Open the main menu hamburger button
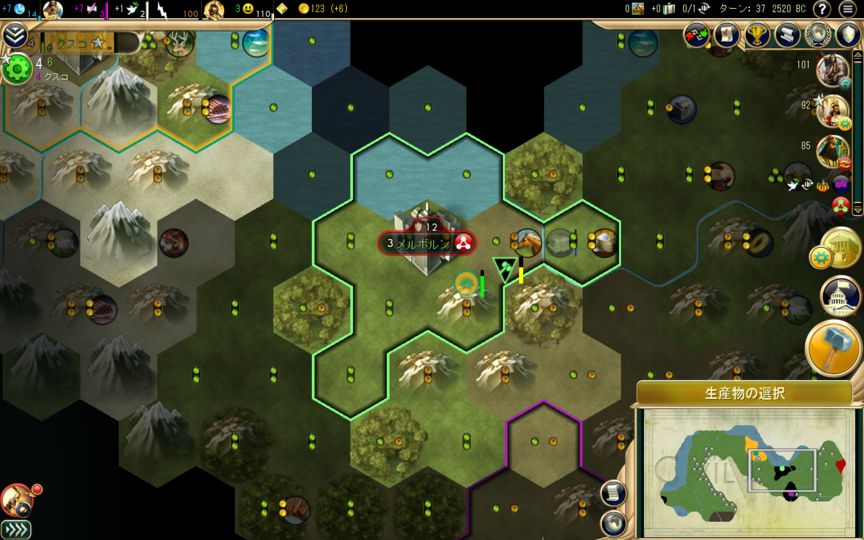The height and width of the screenshot is (540, 864). (848, 9)
